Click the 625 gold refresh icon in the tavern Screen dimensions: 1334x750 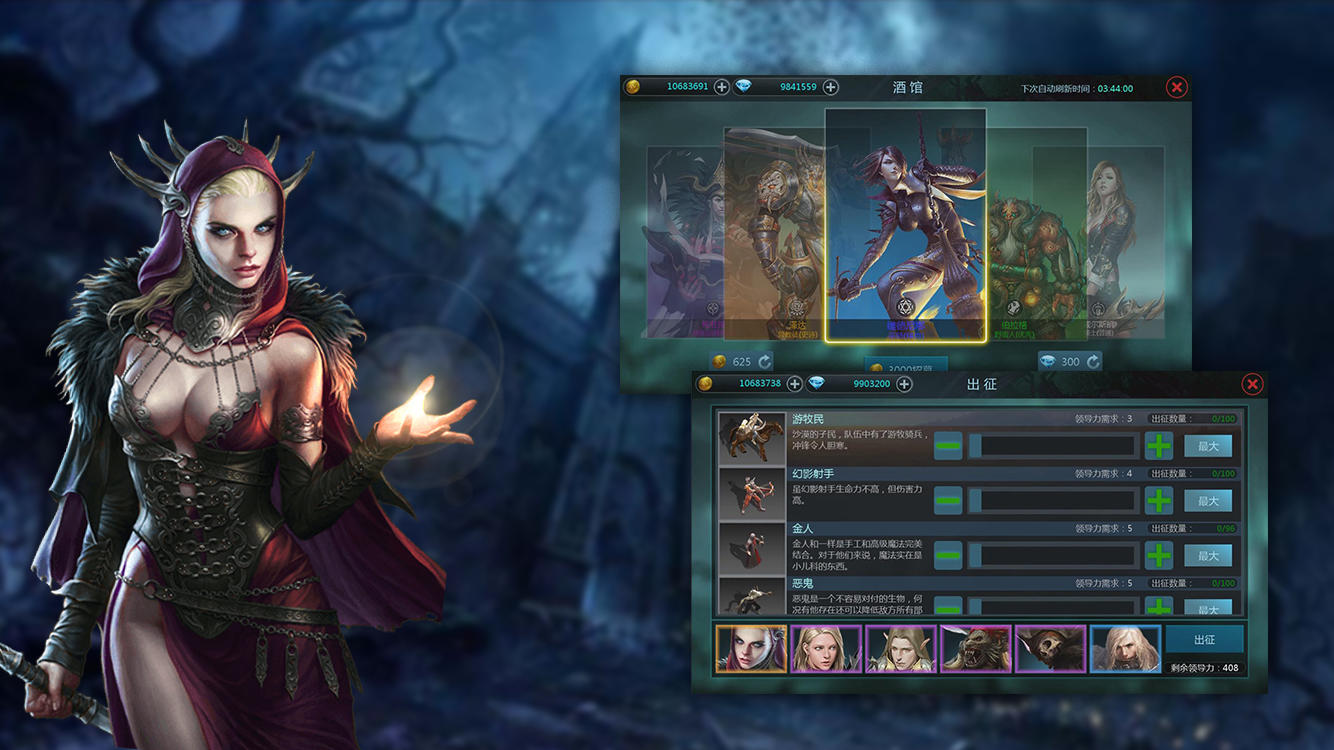(763, 360)
